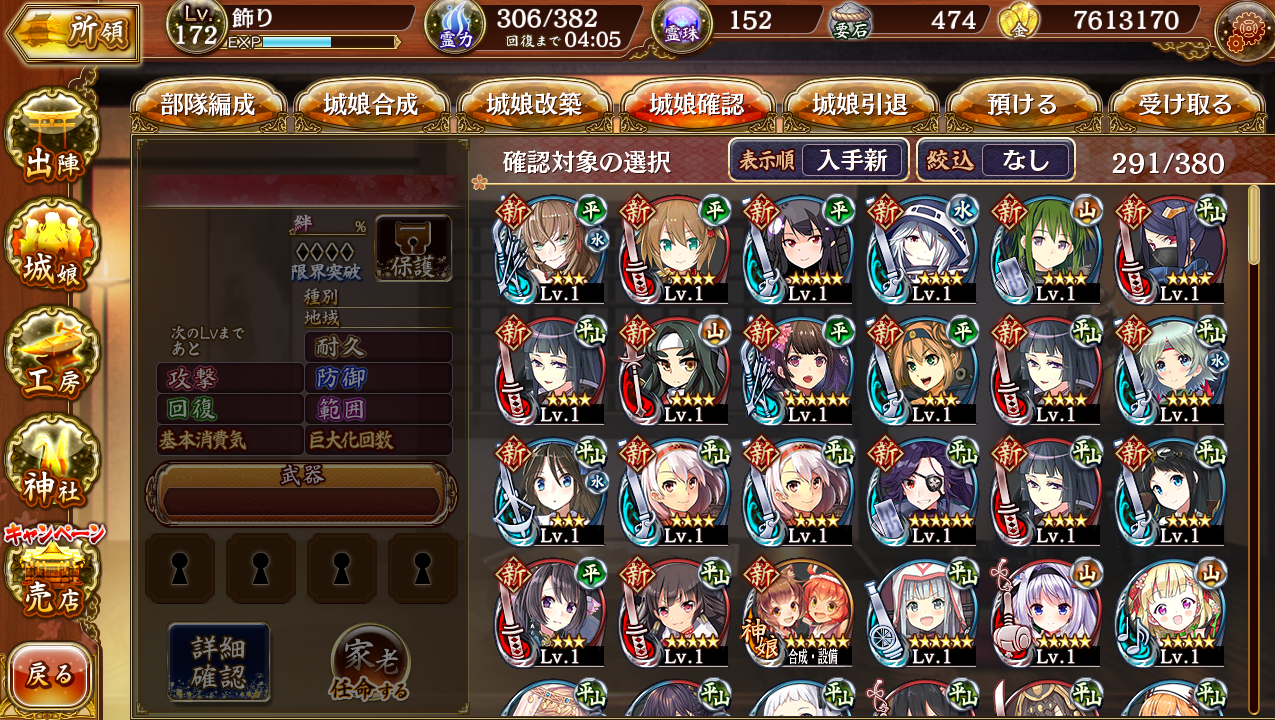Image resolution: width=1275 pixels, height=720 pixels.
Task: Open the 絞込 filter selector
Action: (995, 160)
